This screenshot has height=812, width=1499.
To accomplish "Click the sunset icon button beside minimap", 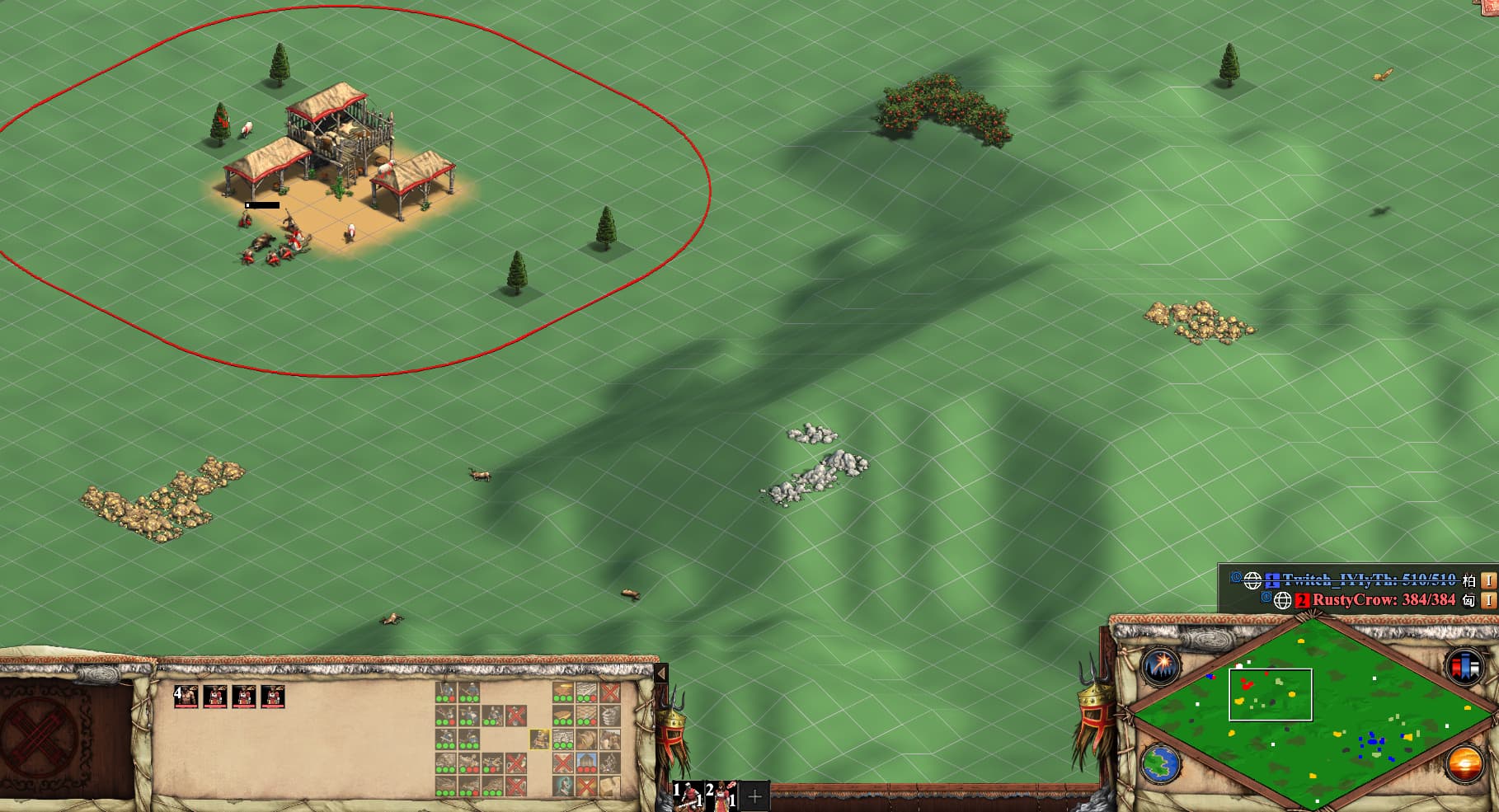I will click(1464, 763).
